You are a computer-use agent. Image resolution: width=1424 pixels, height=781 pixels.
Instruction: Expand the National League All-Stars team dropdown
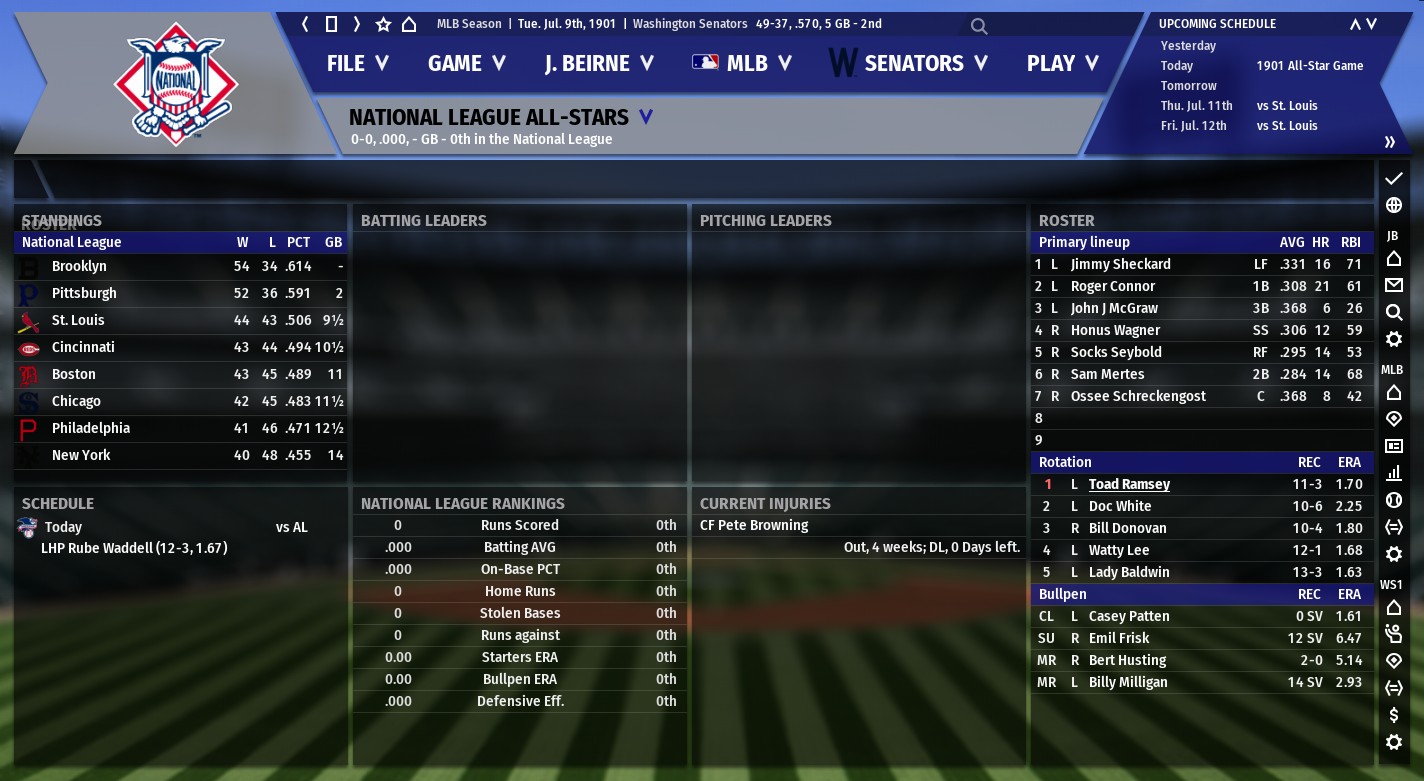coord(645,117)
